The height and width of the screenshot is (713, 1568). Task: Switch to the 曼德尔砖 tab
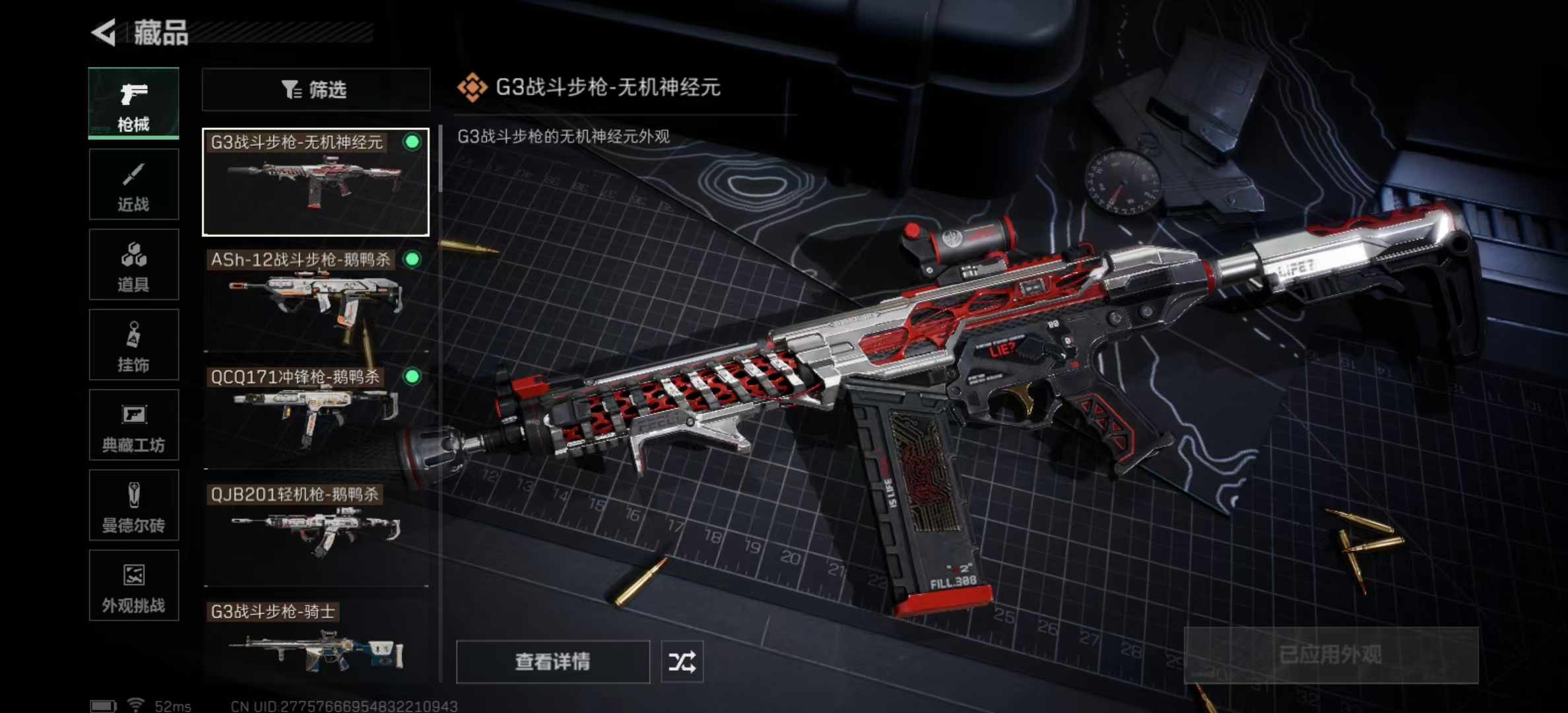(x=133, y=506)
